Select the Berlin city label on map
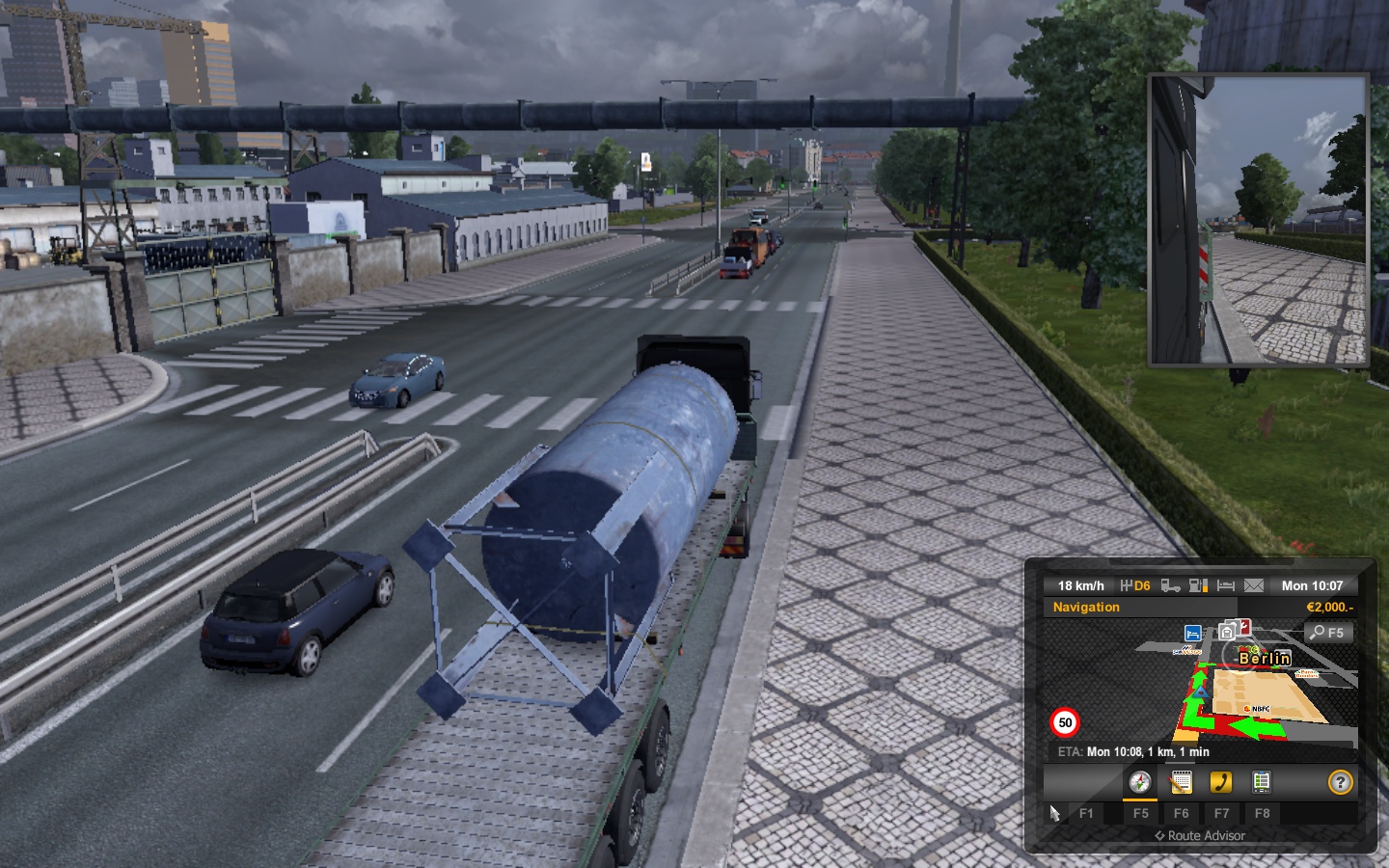The width and height of the screenshot is (1389, 868). (x=1265, y=658)
